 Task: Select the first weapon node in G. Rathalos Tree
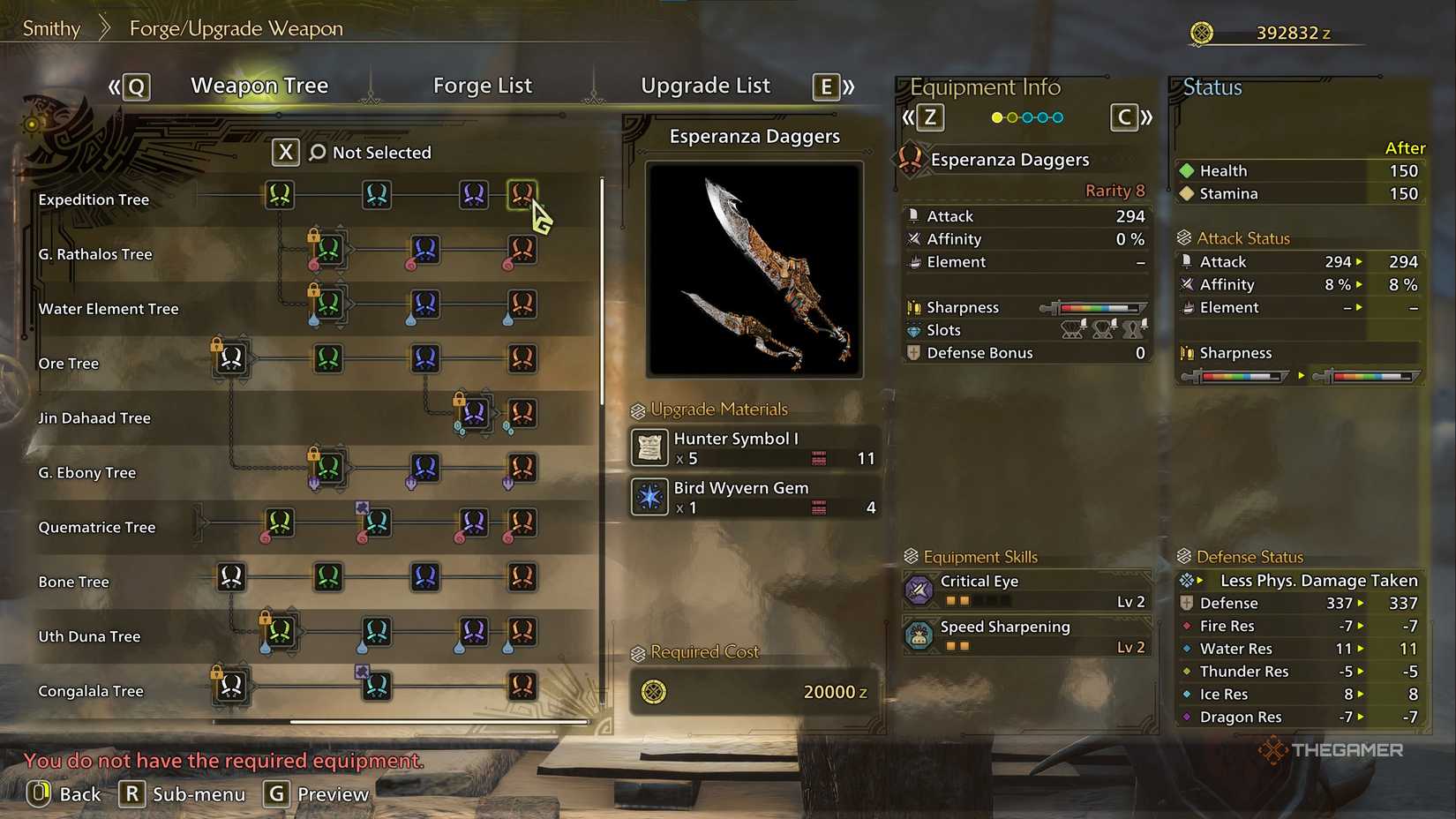tap(328, 250)
